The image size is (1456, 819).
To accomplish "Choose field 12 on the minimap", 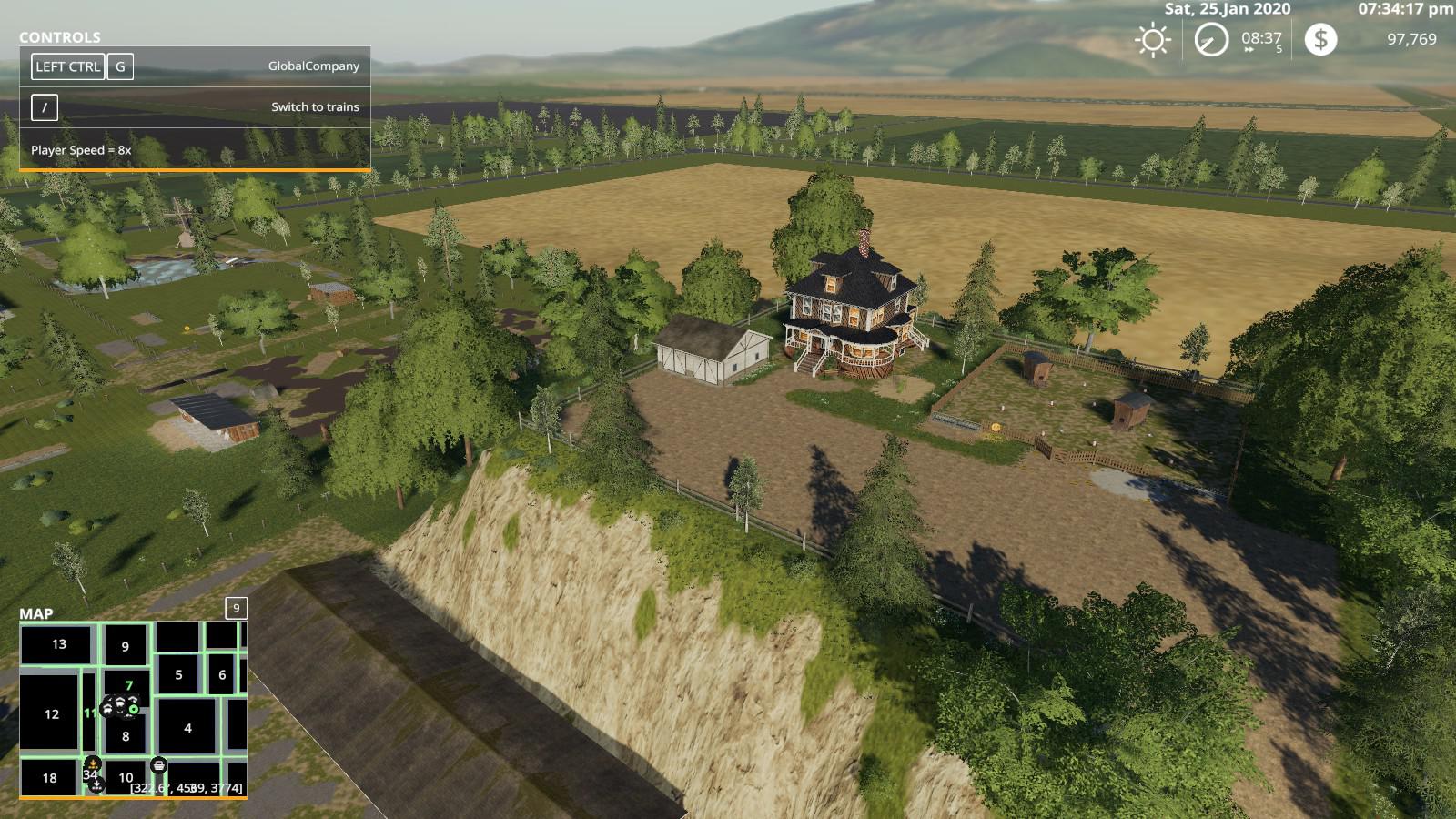I will click(x=51, y=714).
